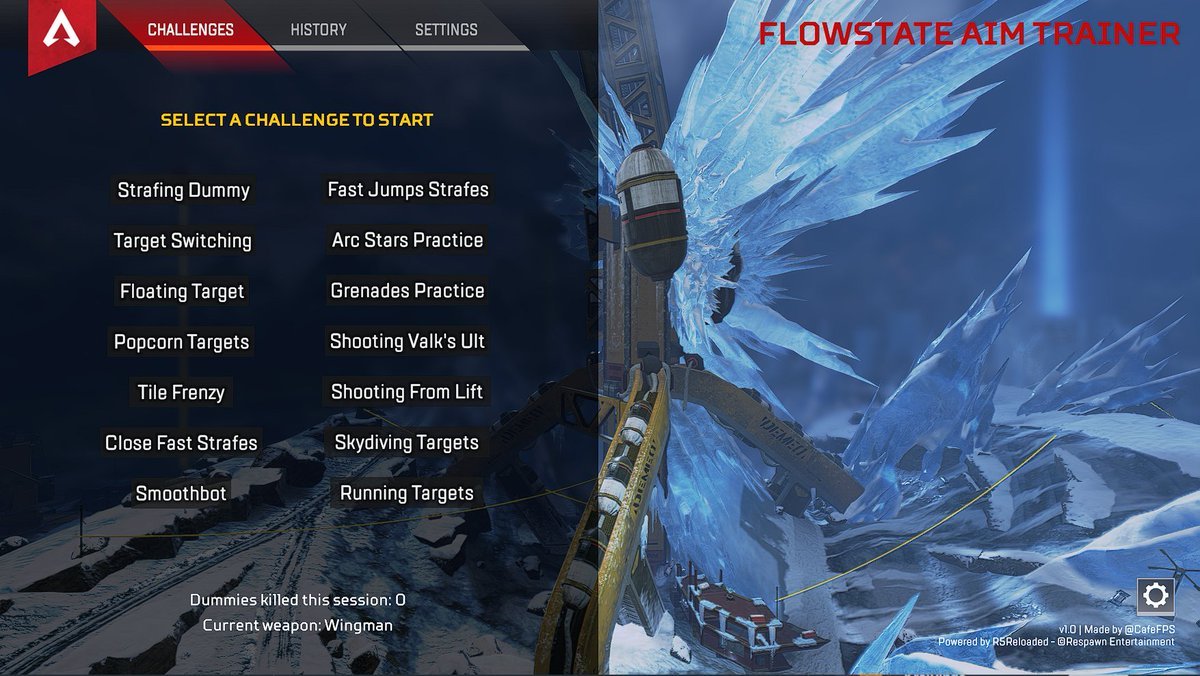Choose the Target Switching challenge

pos(183,241)
